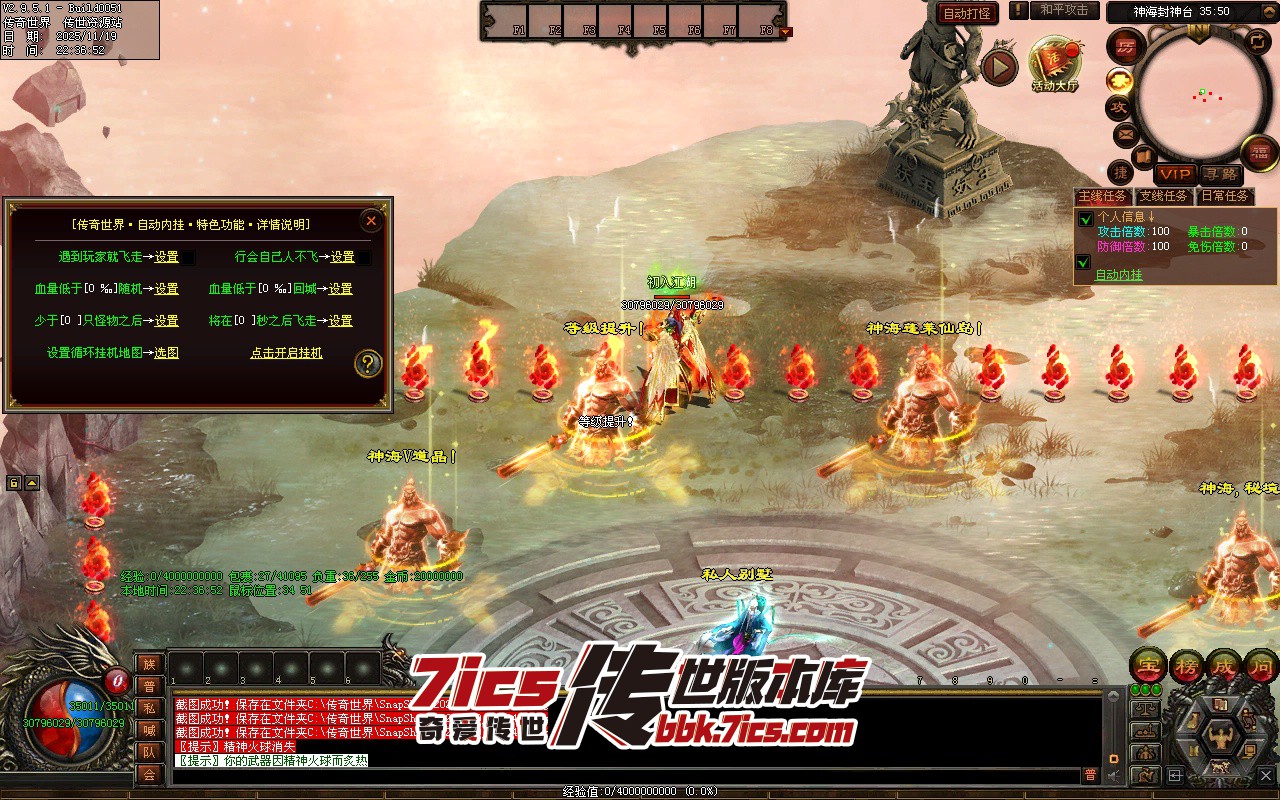Viewport: 1280px width, 800px height.
Task: Switch to the 日常任务 tab
Action: 1225,196
